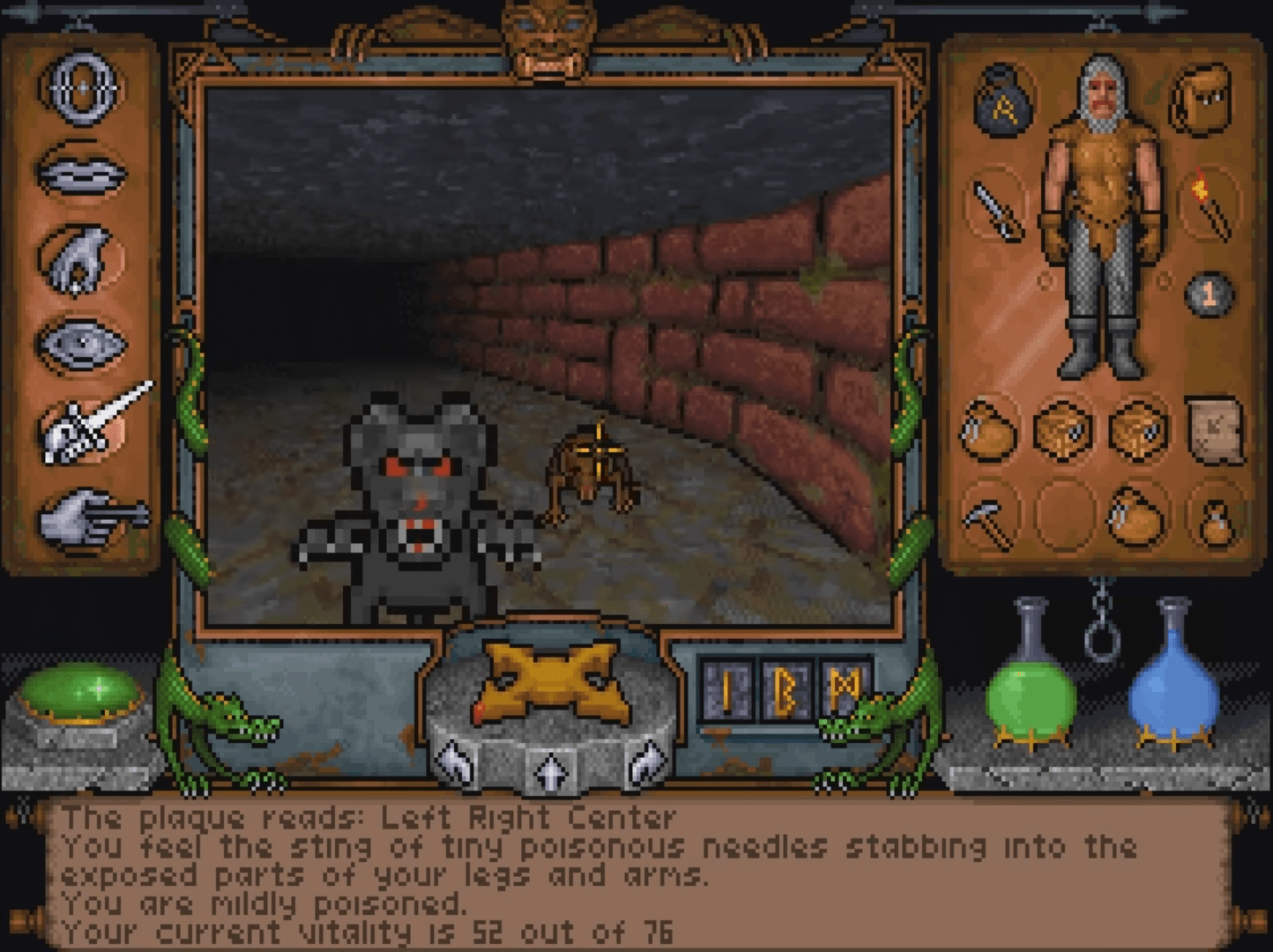Image resolution: width=1273 pixels, height=952 pixels.
Task: Toggle Fight mode with the sword icon
Action: [x=80, y=424]
